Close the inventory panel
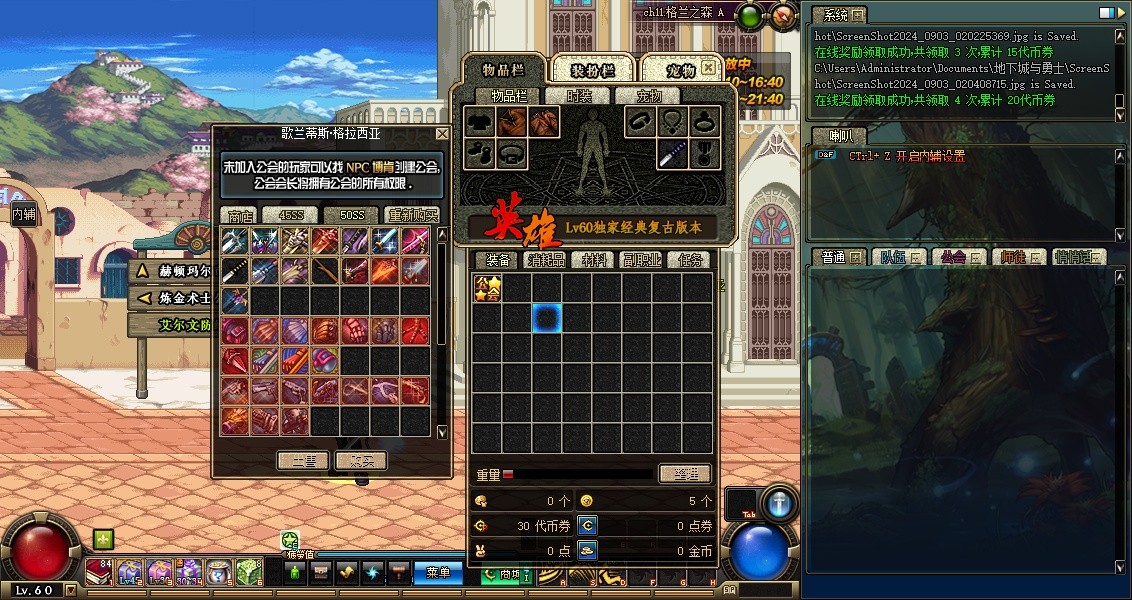The width and height of the screenshot is (1132, 600). click(x=708, y=68)
